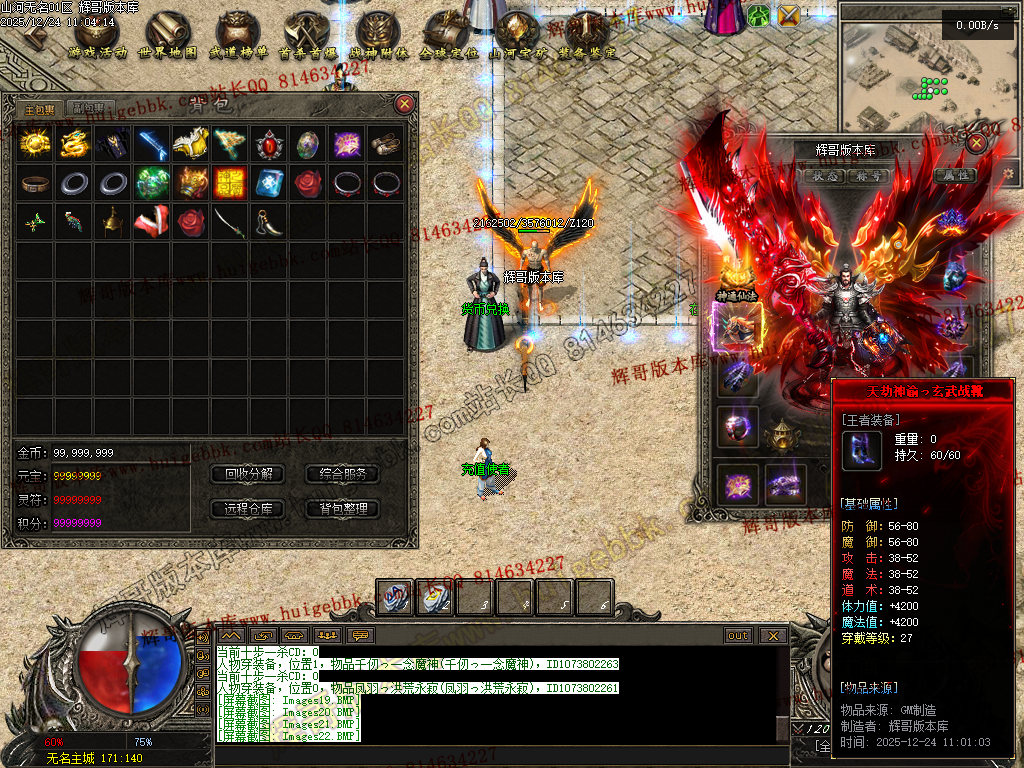Switch to the 副包裹 secondary bag tab
Screen dimensions: 1024x768
(x=90, y=108)
